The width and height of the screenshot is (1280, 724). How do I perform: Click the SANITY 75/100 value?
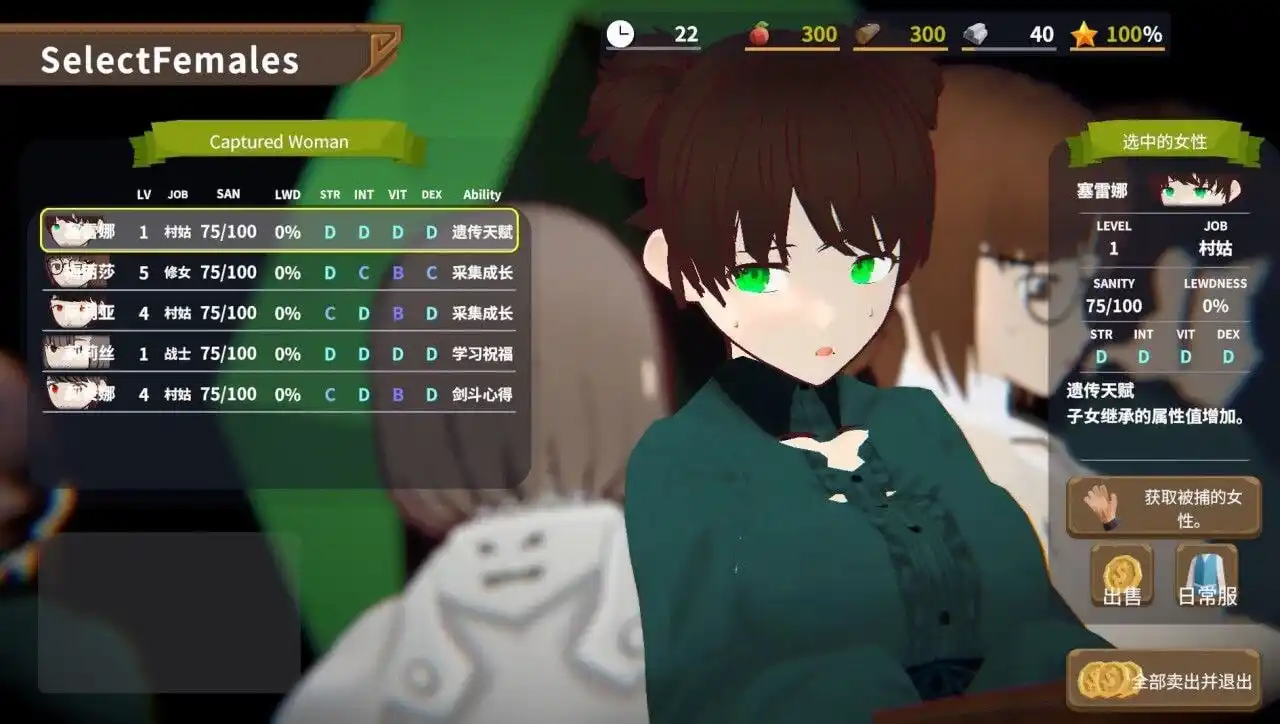(1113, 306)
